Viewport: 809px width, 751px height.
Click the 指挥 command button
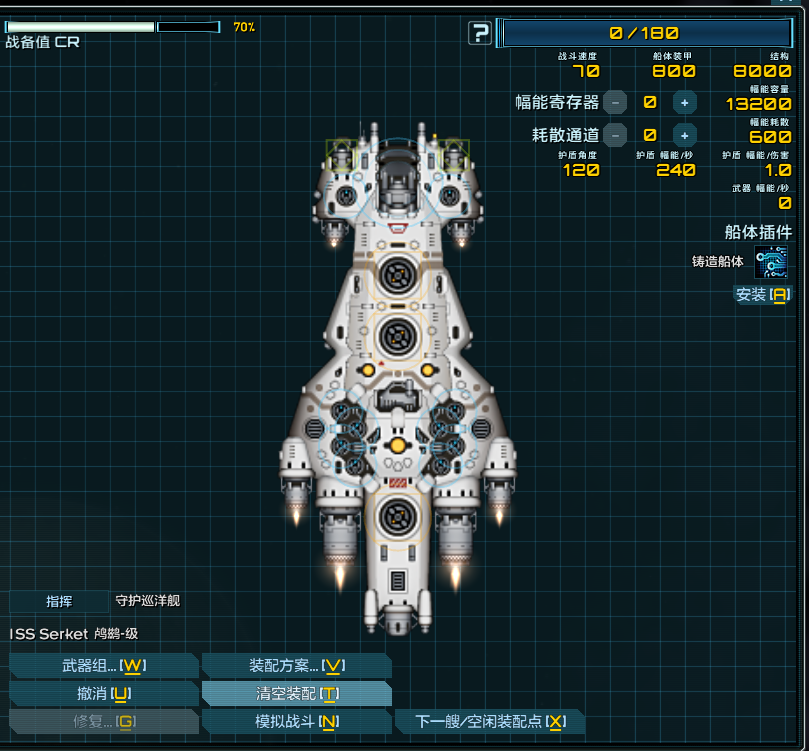[59, 601]
